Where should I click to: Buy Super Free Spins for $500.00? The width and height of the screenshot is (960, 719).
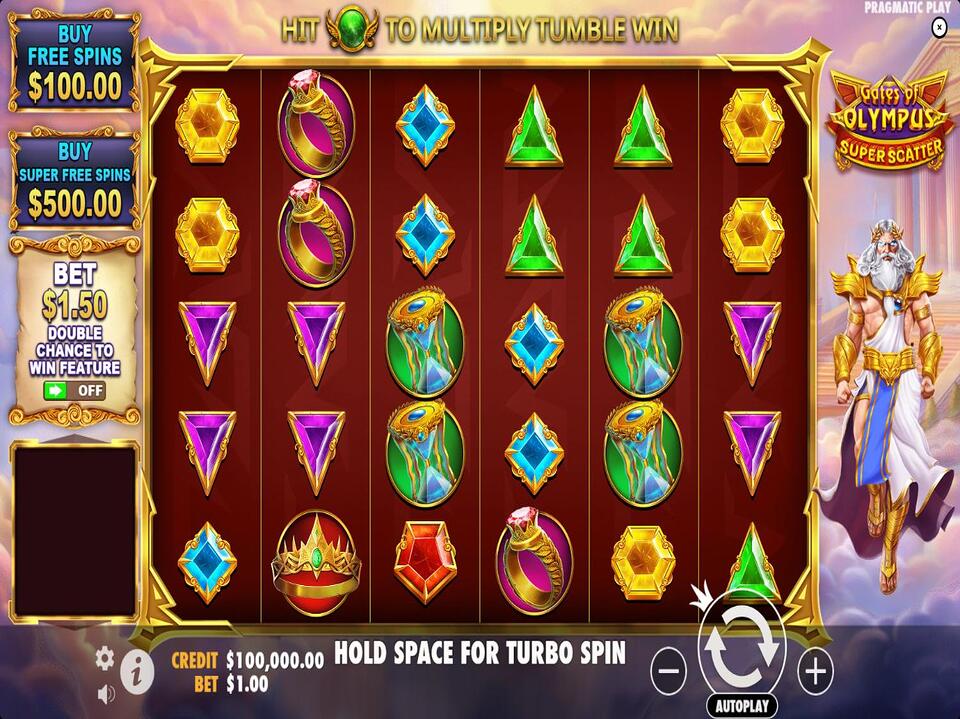coord(73,181)
